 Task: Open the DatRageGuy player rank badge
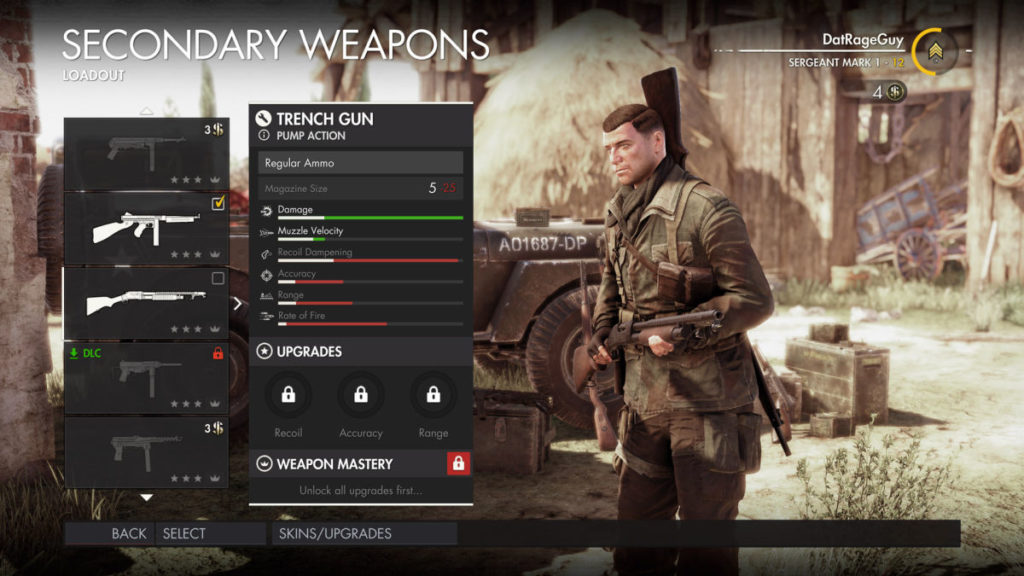point(934,51)
